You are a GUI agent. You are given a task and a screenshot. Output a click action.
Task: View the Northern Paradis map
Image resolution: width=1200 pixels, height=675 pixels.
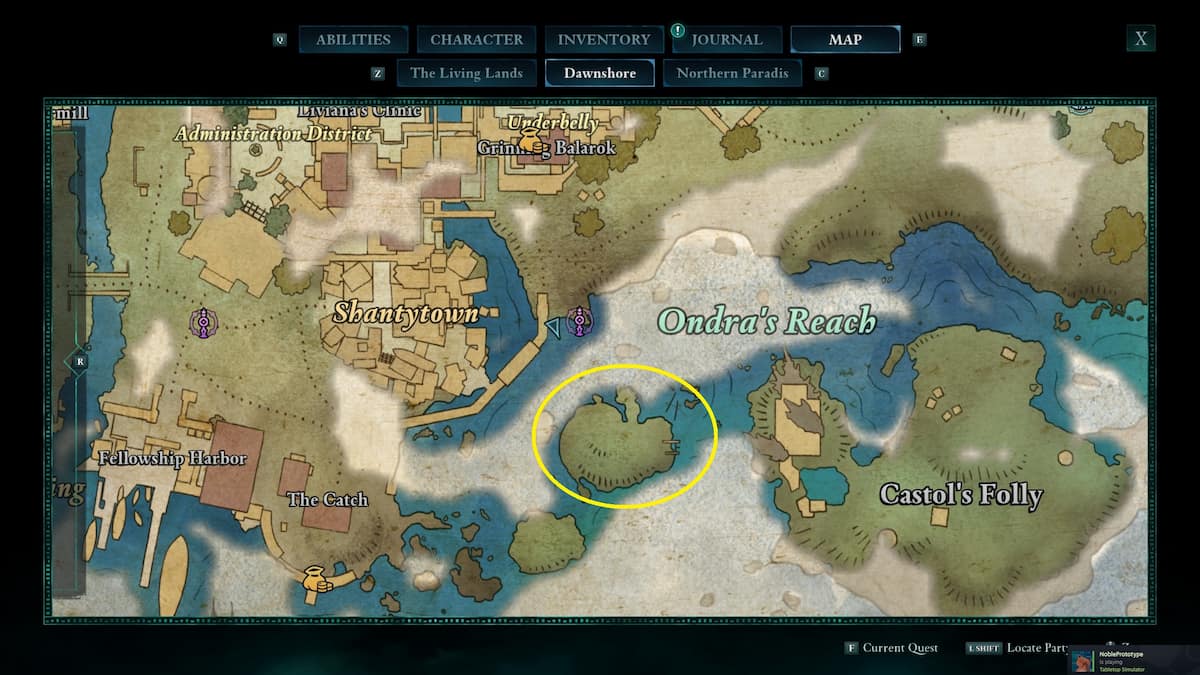[x=732, y=73]
